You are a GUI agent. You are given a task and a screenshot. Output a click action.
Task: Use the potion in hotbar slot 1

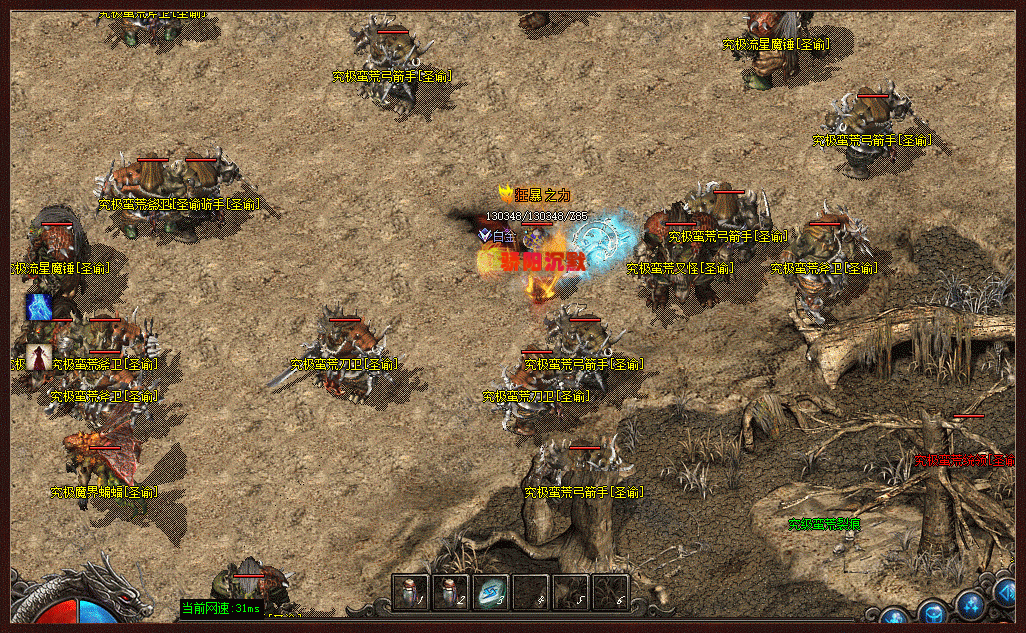(410, 591)
